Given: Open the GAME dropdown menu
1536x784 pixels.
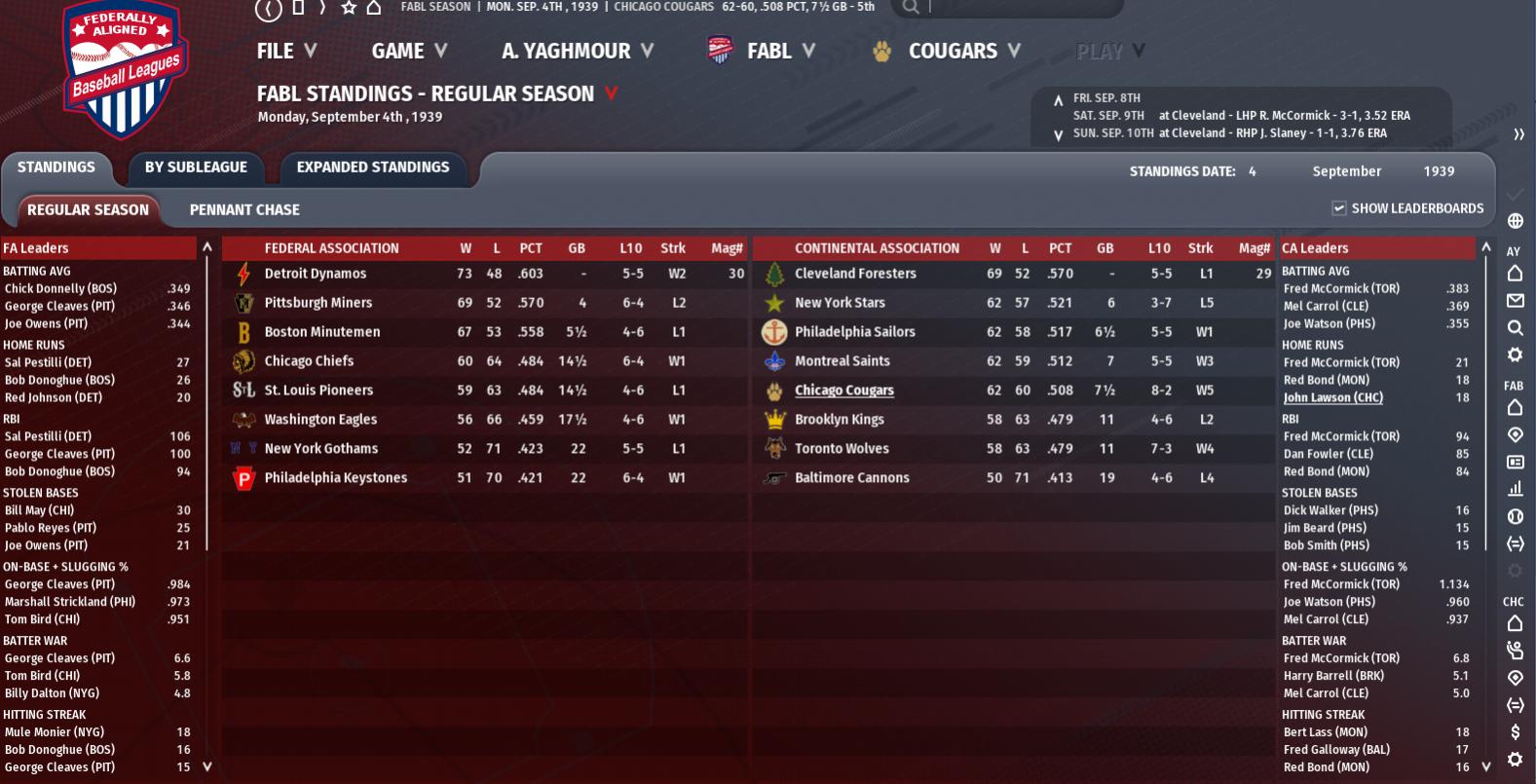Looking at the screenshot, I should (x=409, y=51).
